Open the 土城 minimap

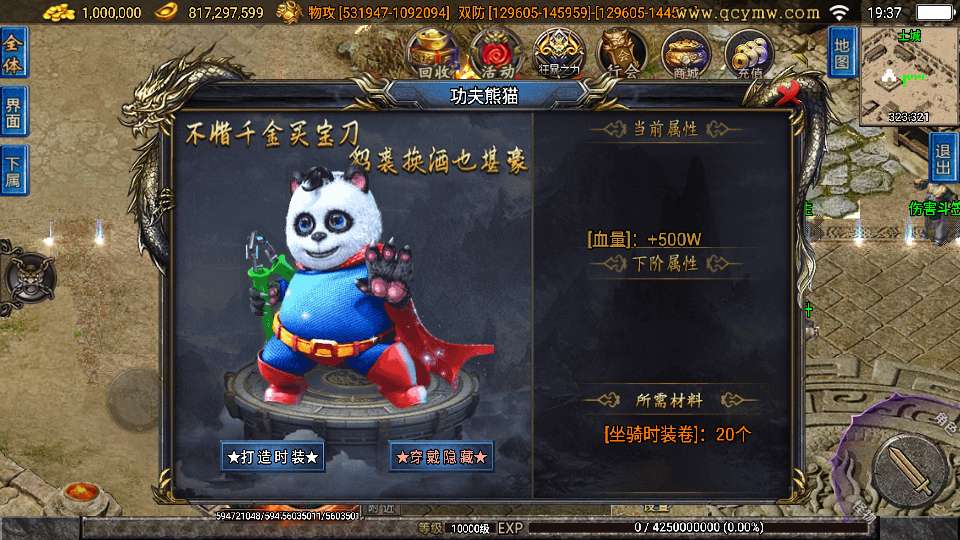(908, 75)
